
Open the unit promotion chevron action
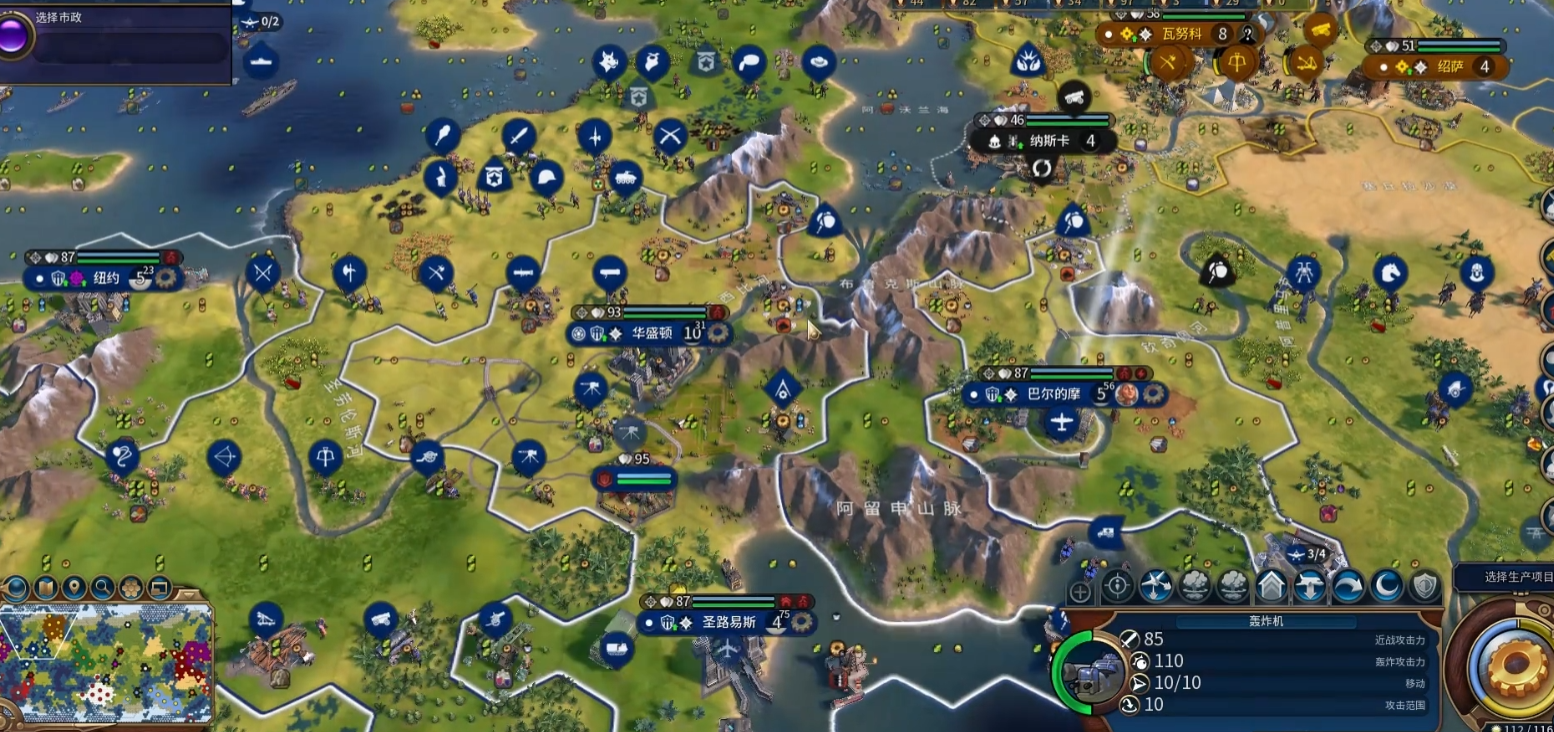1271,586
